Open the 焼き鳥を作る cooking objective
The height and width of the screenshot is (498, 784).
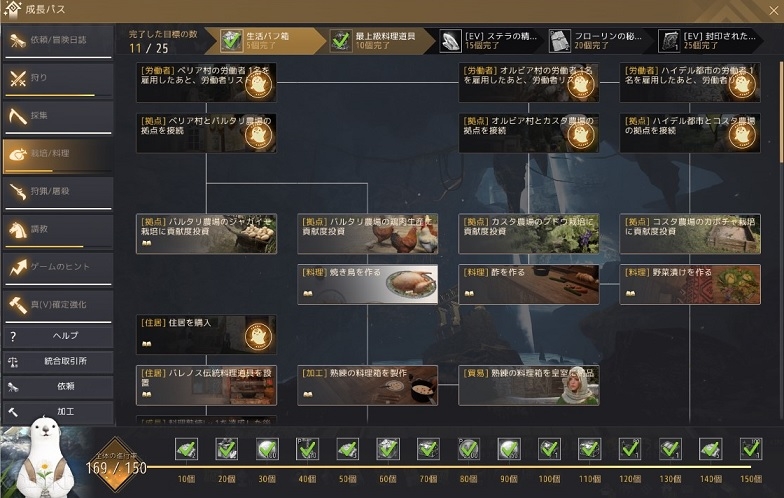point(367,284)
